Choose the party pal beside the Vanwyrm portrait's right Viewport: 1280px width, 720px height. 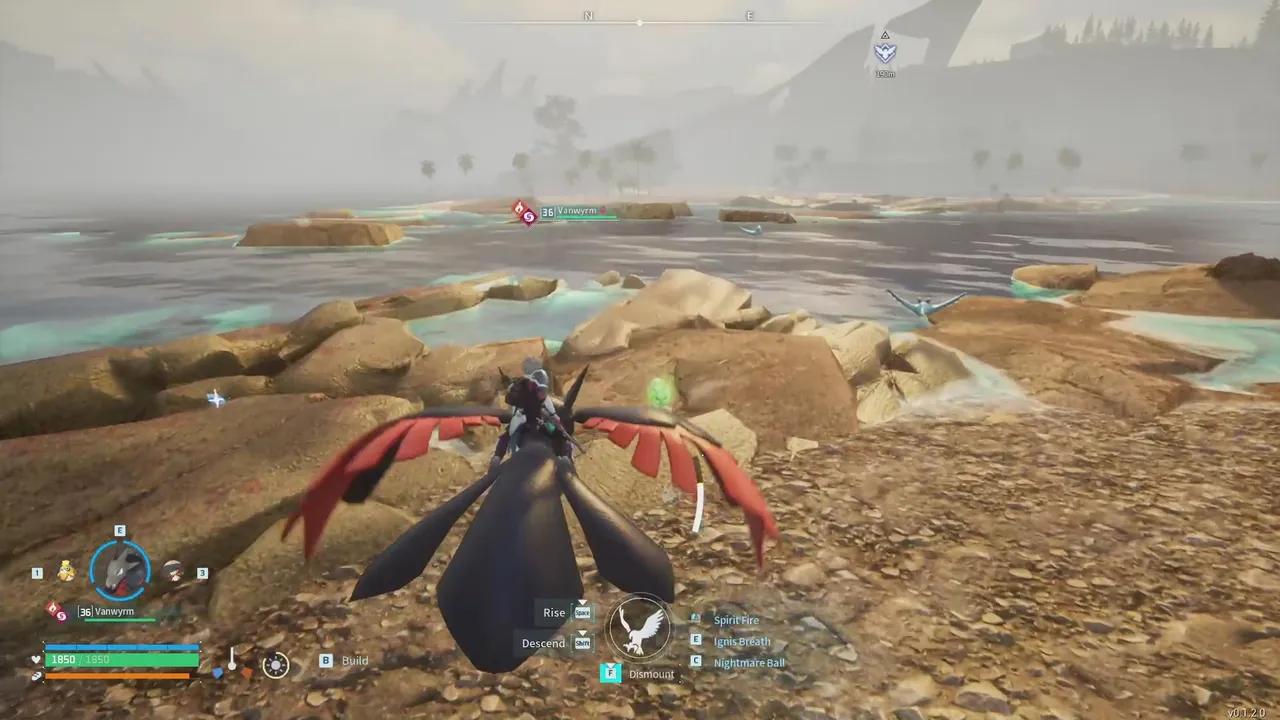173,571
